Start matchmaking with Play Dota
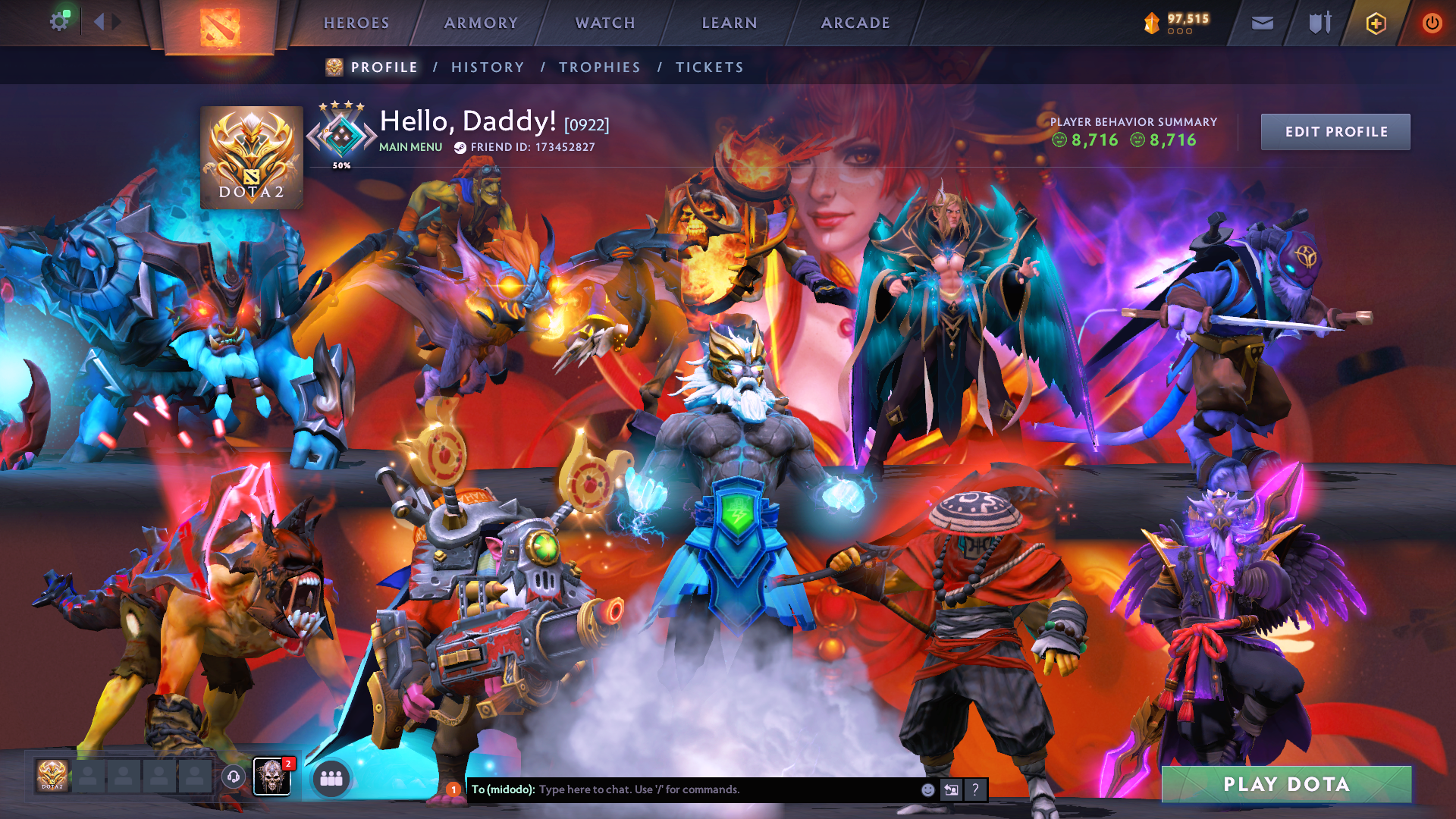 click(x=1286, y=784)
